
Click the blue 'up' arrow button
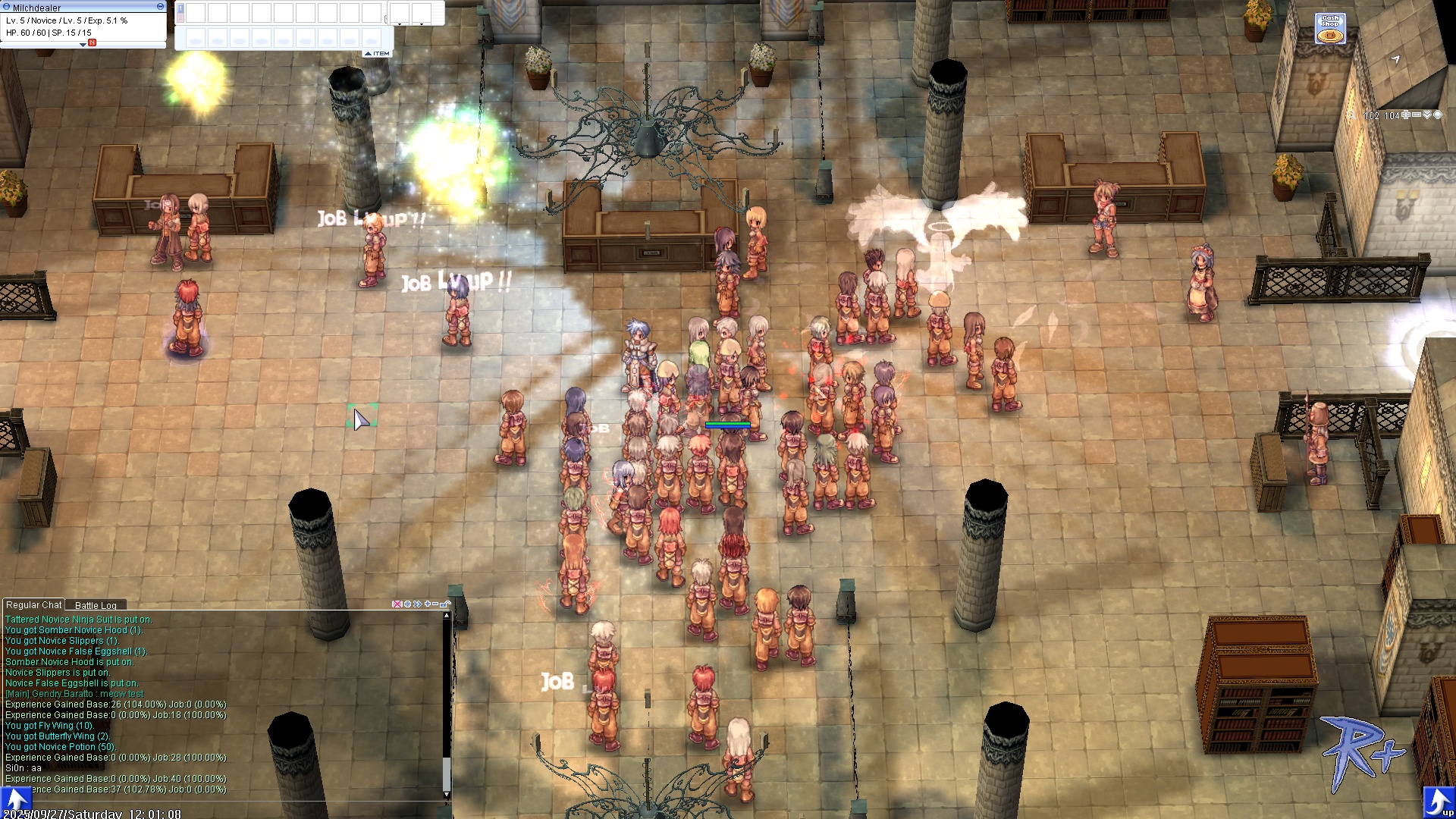tap(1438, 802)
